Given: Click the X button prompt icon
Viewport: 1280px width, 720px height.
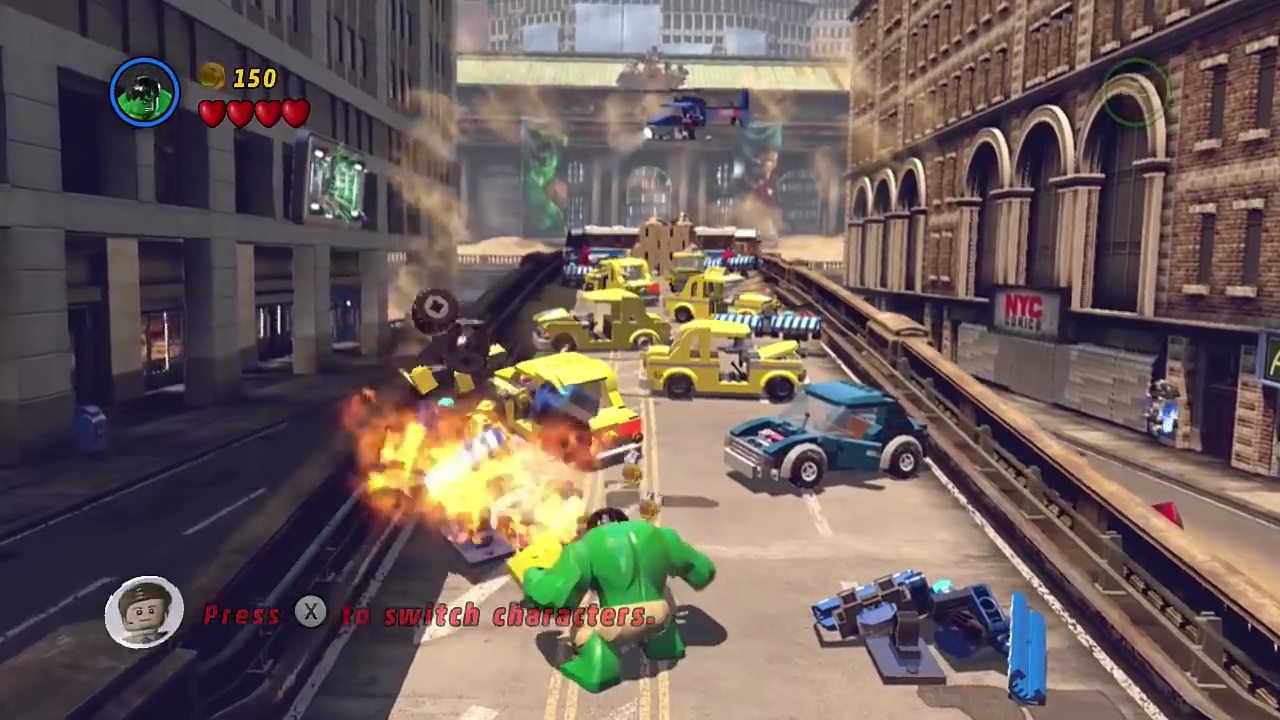Looking at the screenshot, I should click(311, 614).
